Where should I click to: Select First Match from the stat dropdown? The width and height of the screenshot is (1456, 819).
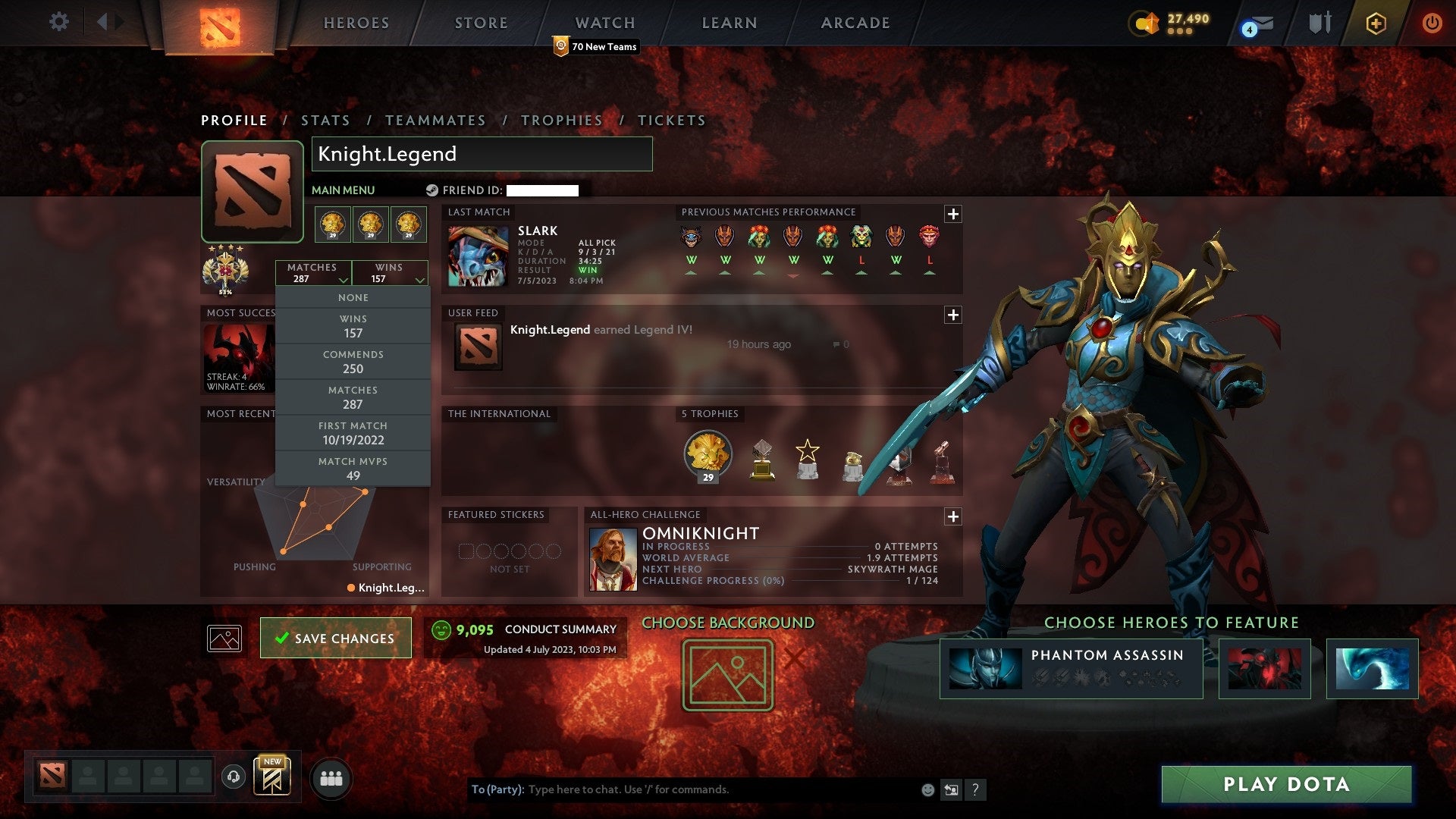(x=353, y=433)
